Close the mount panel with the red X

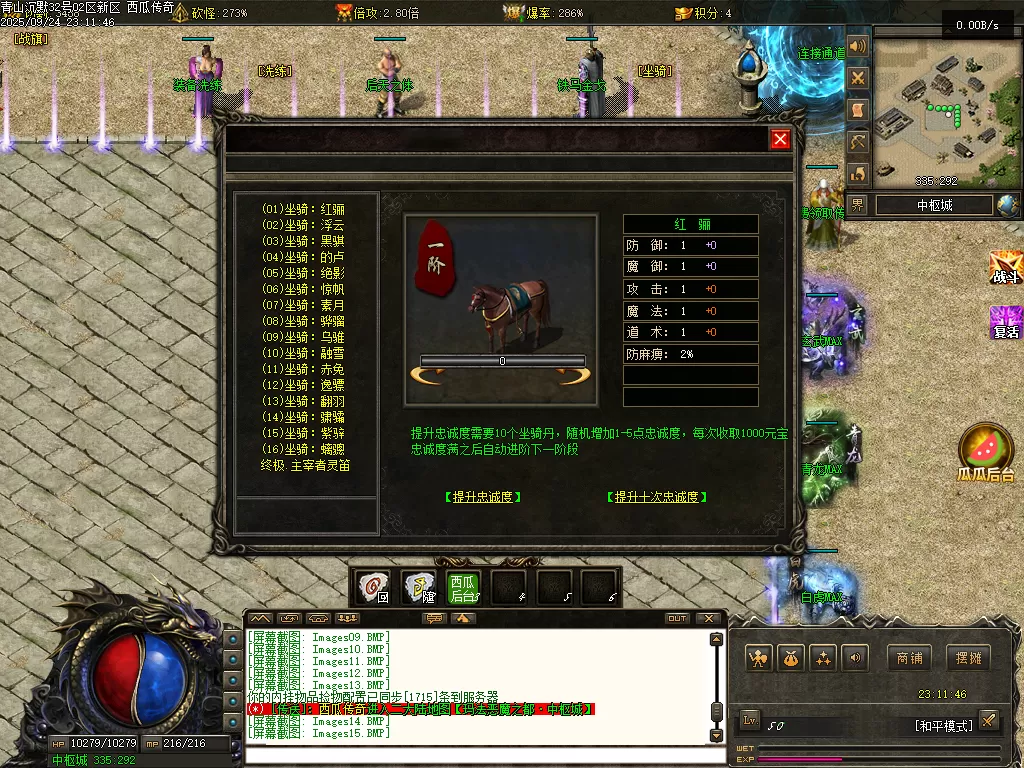[781, 139]
